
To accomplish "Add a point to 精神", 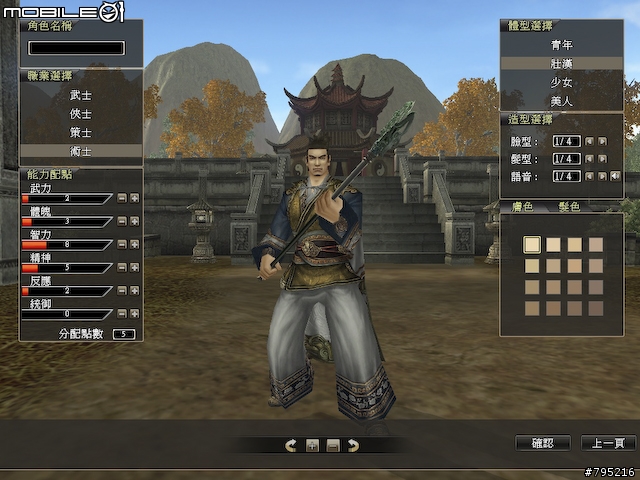I will point(134,267).
